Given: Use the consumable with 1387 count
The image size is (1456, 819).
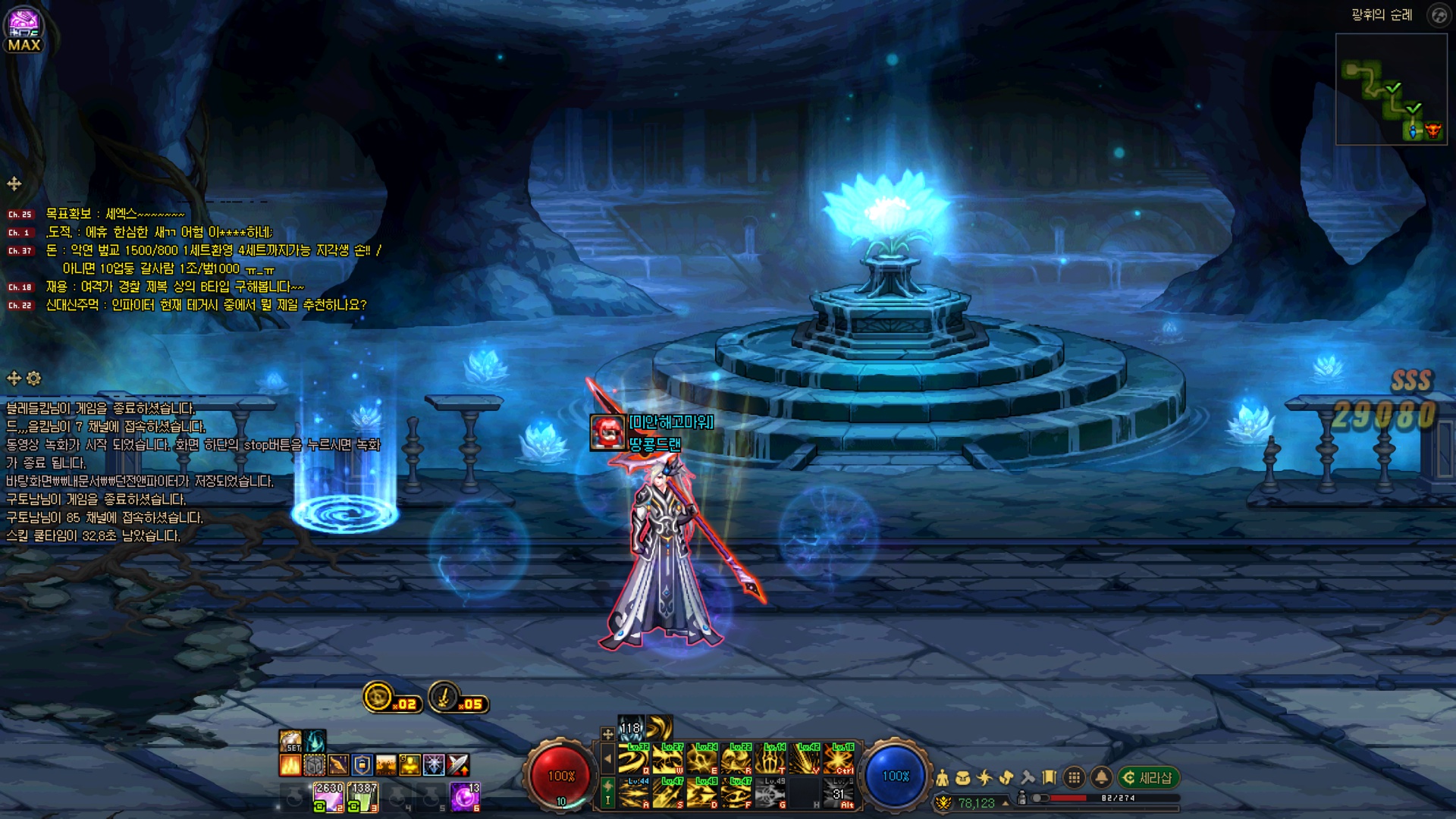Looking at the screenshot, I should click(362, 797).
